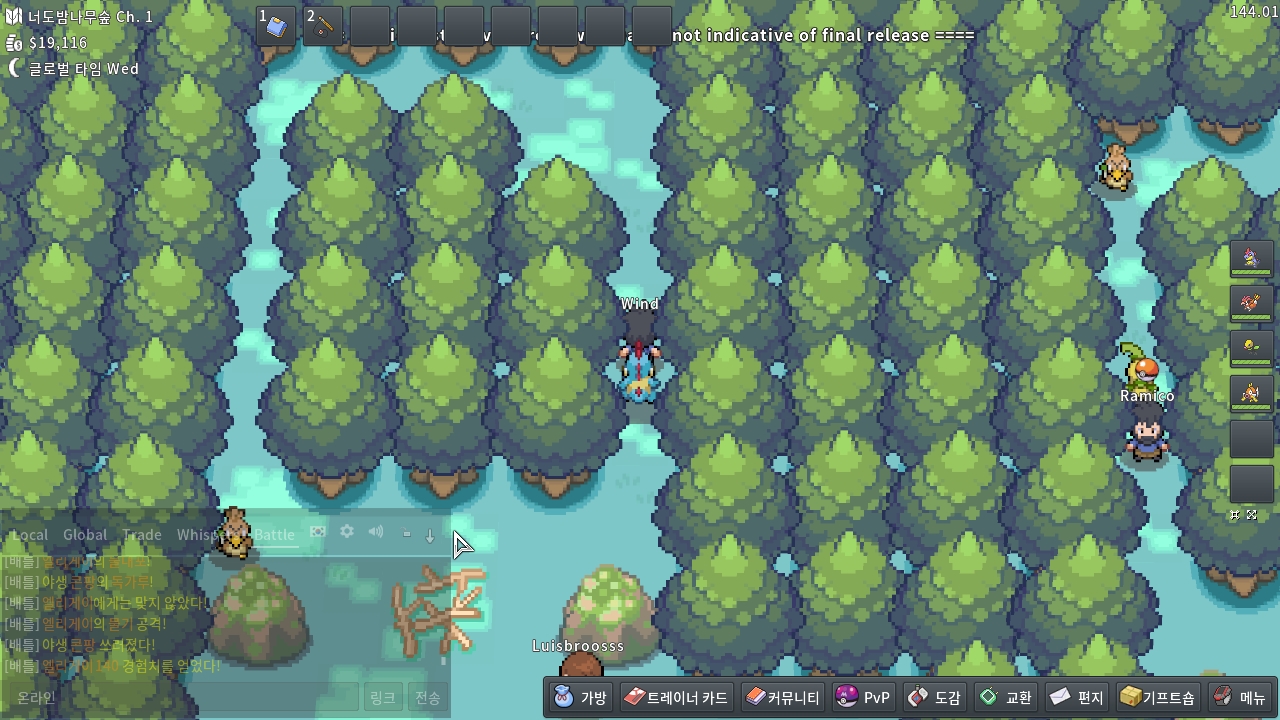Select the Croconaw party slot
The width and height of the screenshot is (1280, 720).
pos(1251,259)
